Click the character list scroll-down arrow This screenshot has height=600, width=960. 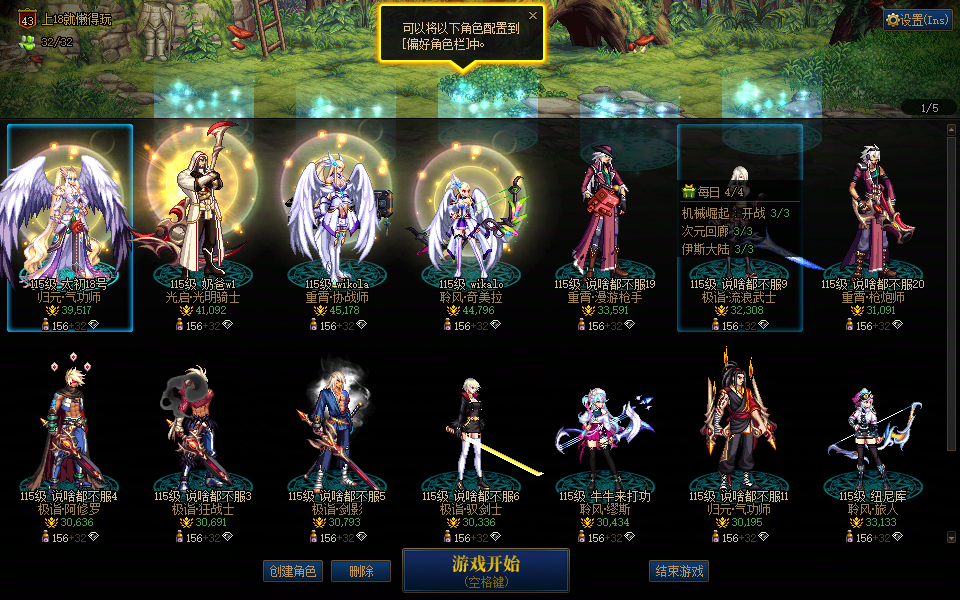click(x=951, y=538)
